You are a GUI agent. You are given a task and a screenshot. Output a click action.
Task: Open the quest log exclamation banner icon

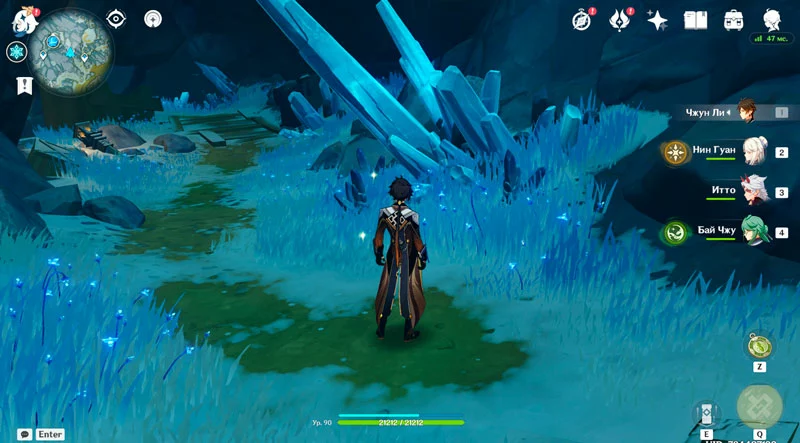tap(23, 86)
